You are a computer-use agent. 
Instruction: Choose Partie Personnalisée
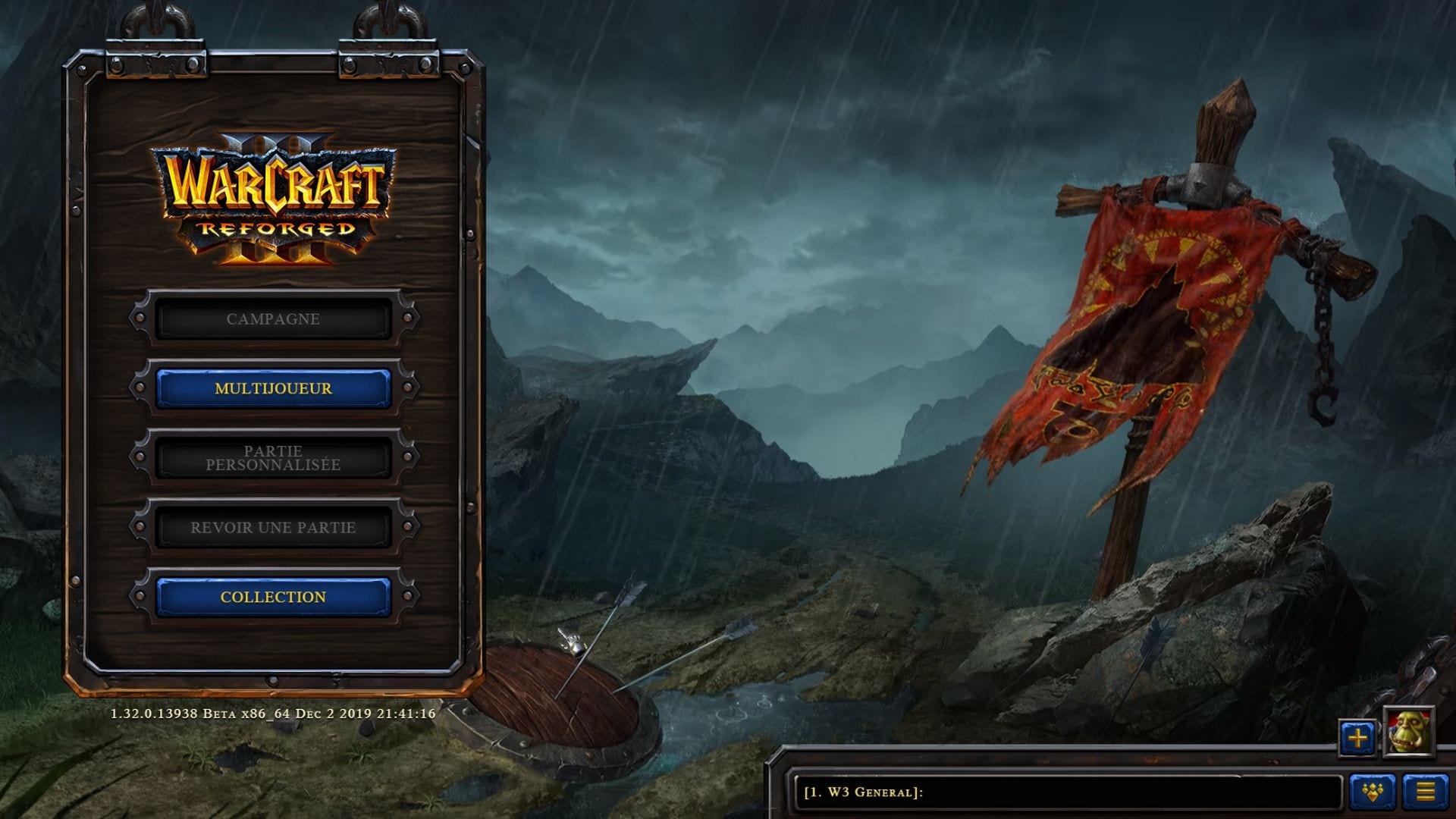273,458
